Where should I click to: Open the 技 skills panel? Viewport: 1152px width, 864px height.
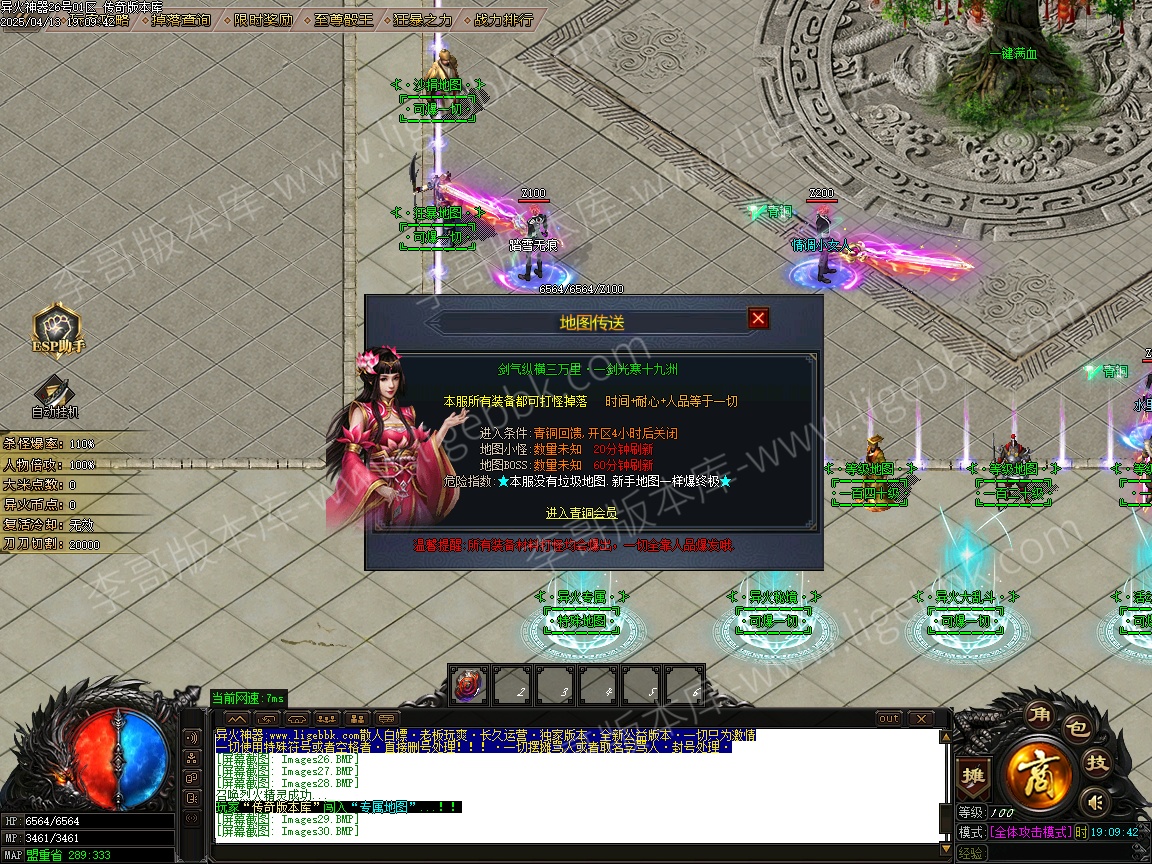1097,764
